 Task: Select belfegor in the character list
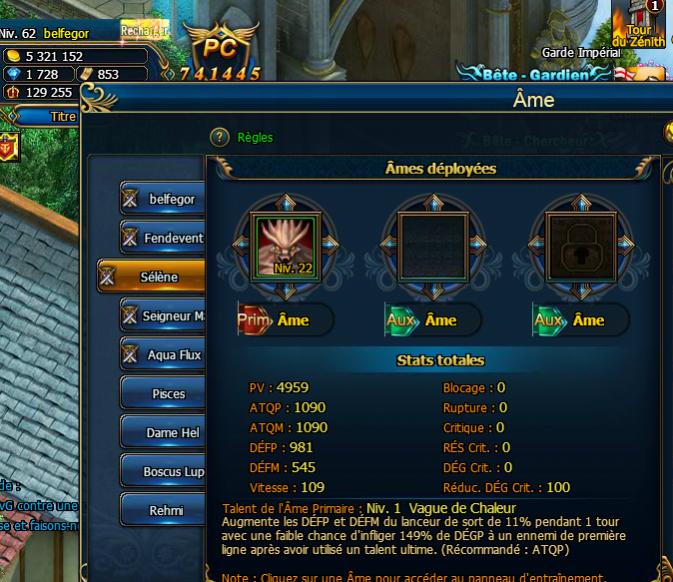point(164,199)
